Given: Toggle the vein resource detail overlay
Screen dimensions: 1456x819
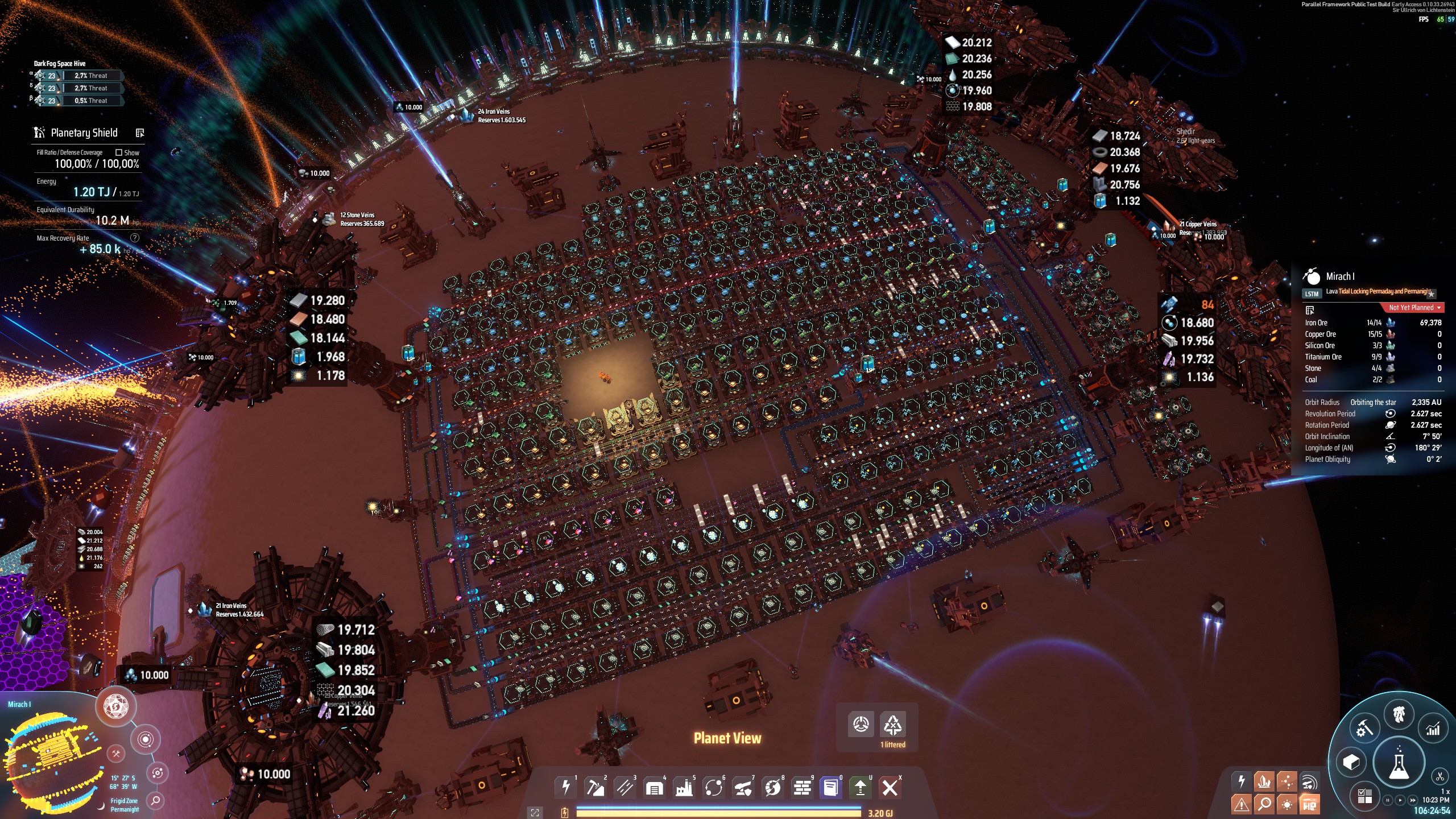Looking at the screenshot, I should (x=1264, y=781).
